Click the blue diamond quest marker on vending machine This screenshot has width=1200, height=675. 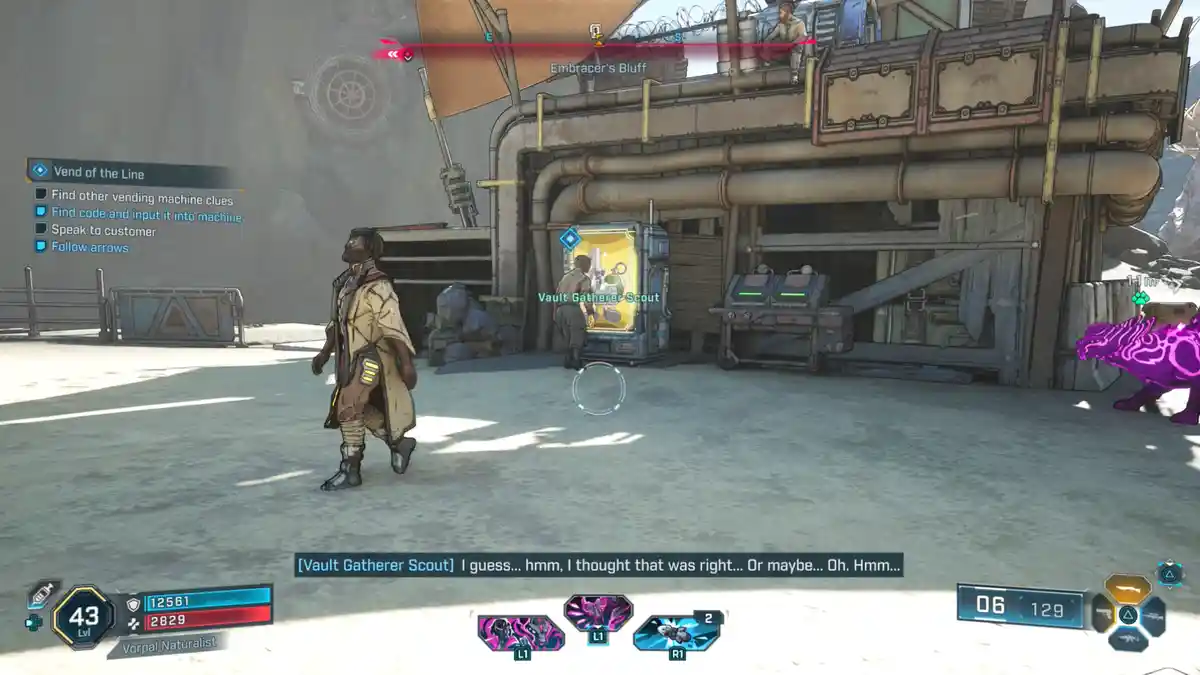[x=569, y=239]
